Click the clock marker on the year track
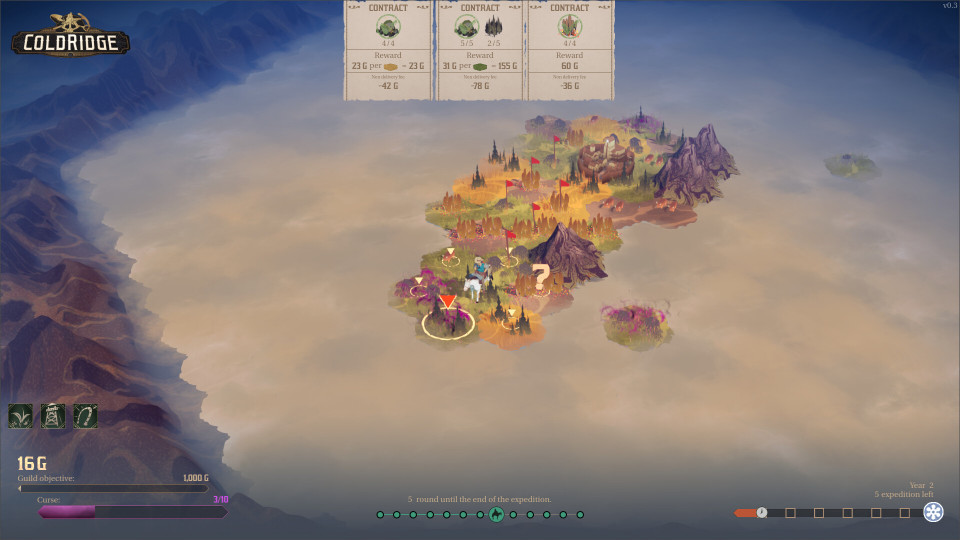This screenshot has height=540, width=960. (762, 513)
